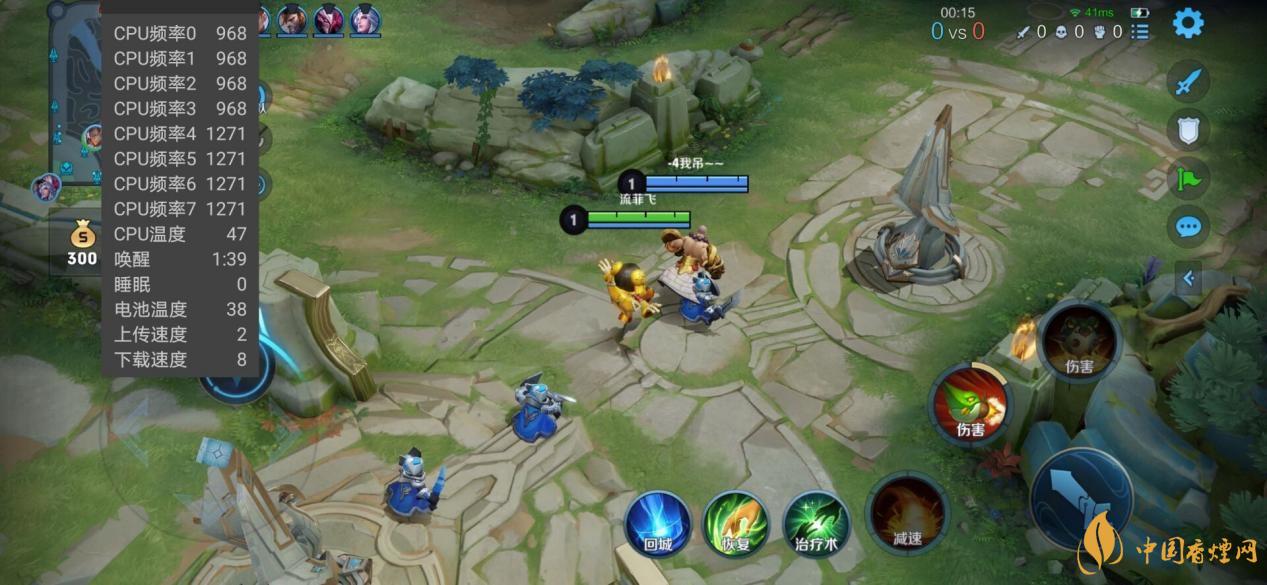Tap the sword attack signal icon
This screenshot has height=585, width=1267.
1188,81
